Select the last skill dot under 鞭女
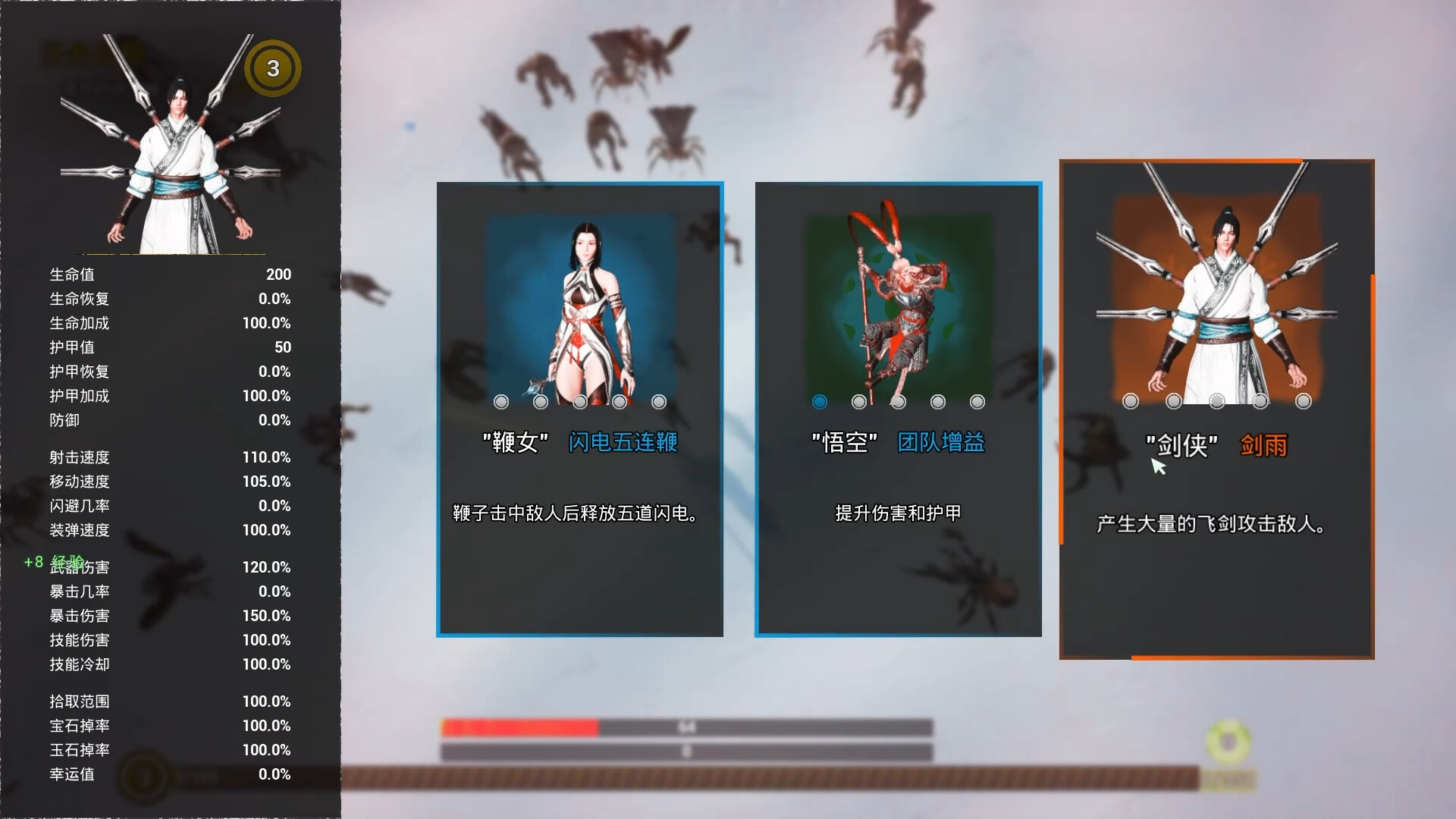 pos(658,402)
